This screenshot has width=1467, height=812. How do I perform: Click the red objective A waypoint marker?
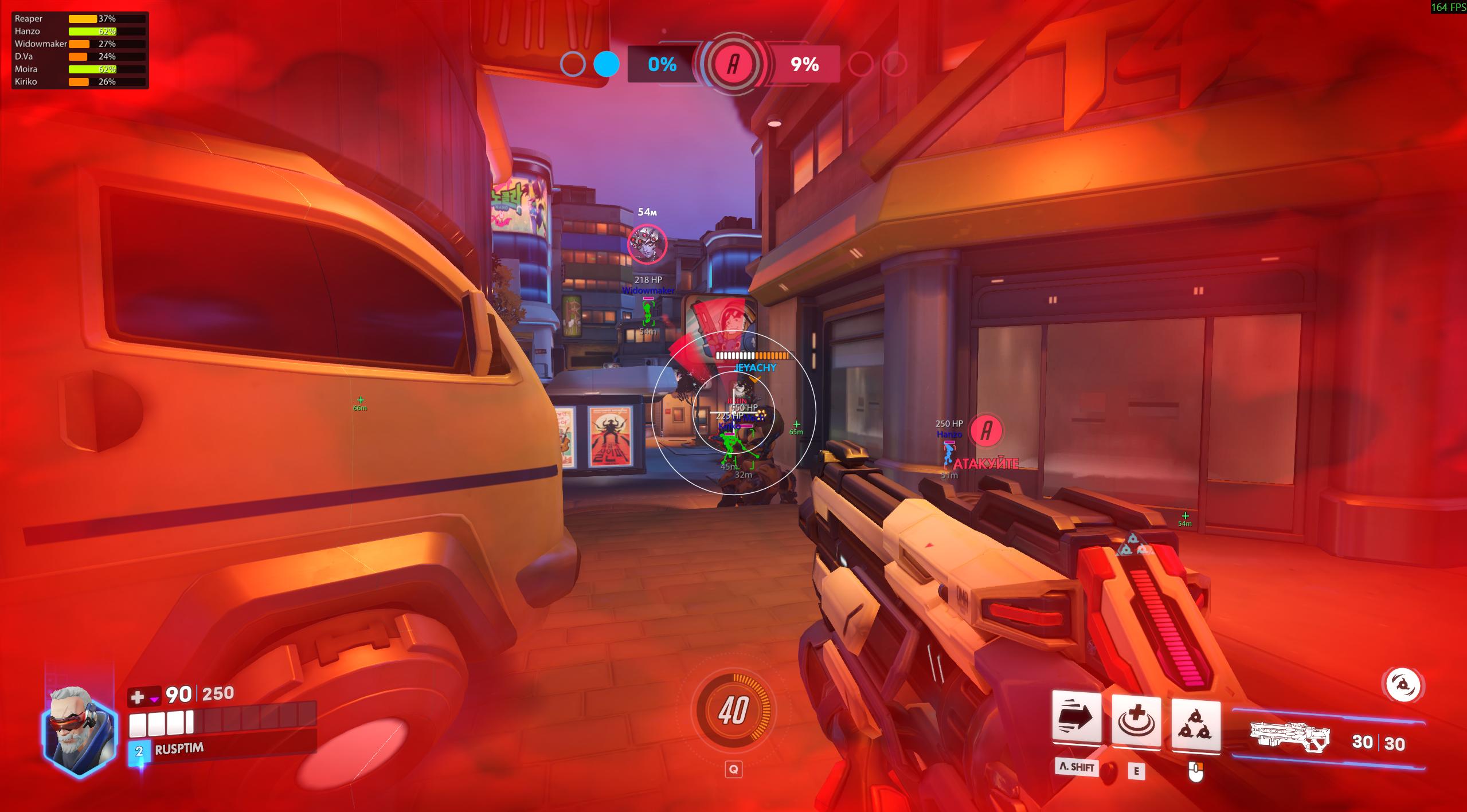click(x=986, y=430)
